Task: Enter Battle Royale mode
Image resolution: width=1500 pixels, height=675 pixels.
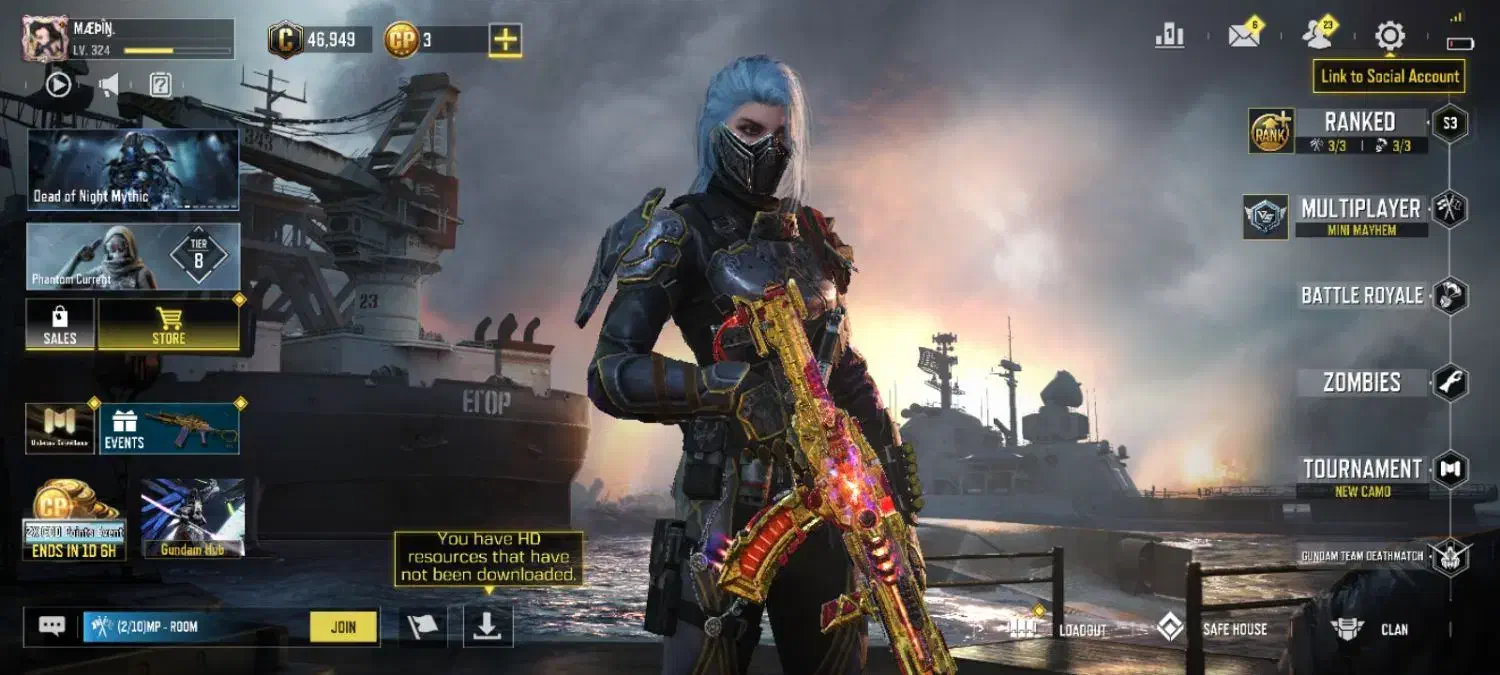Action: 1362,295
